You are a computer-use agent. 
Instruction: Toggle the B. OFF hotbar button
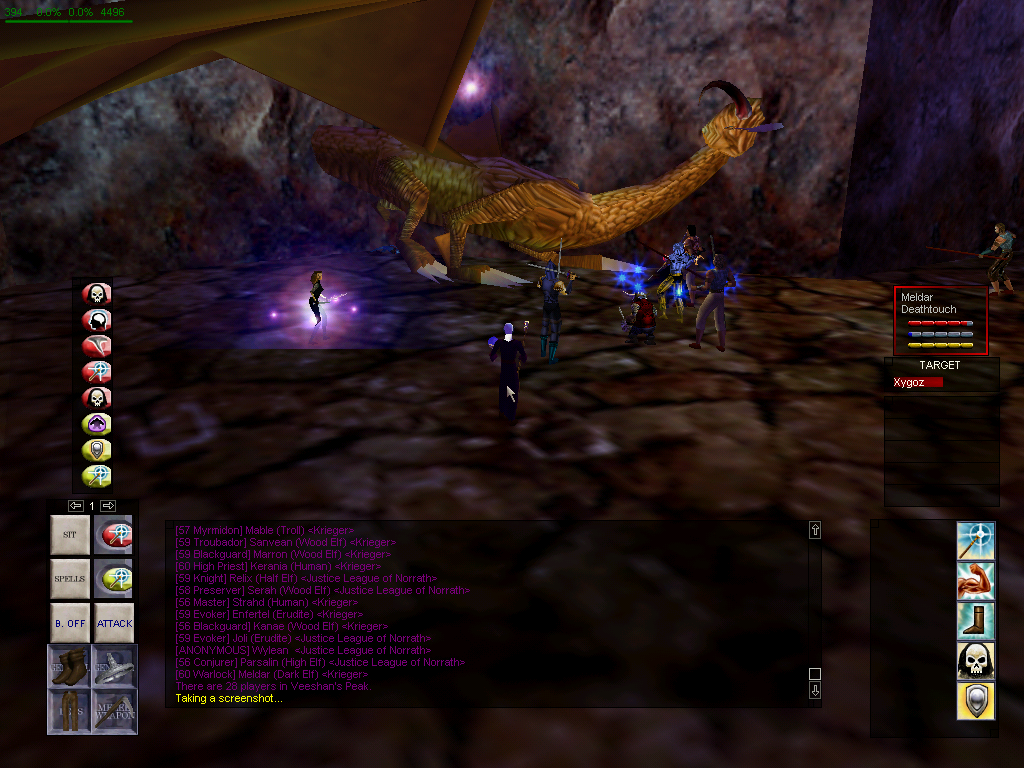pos(70,623)
